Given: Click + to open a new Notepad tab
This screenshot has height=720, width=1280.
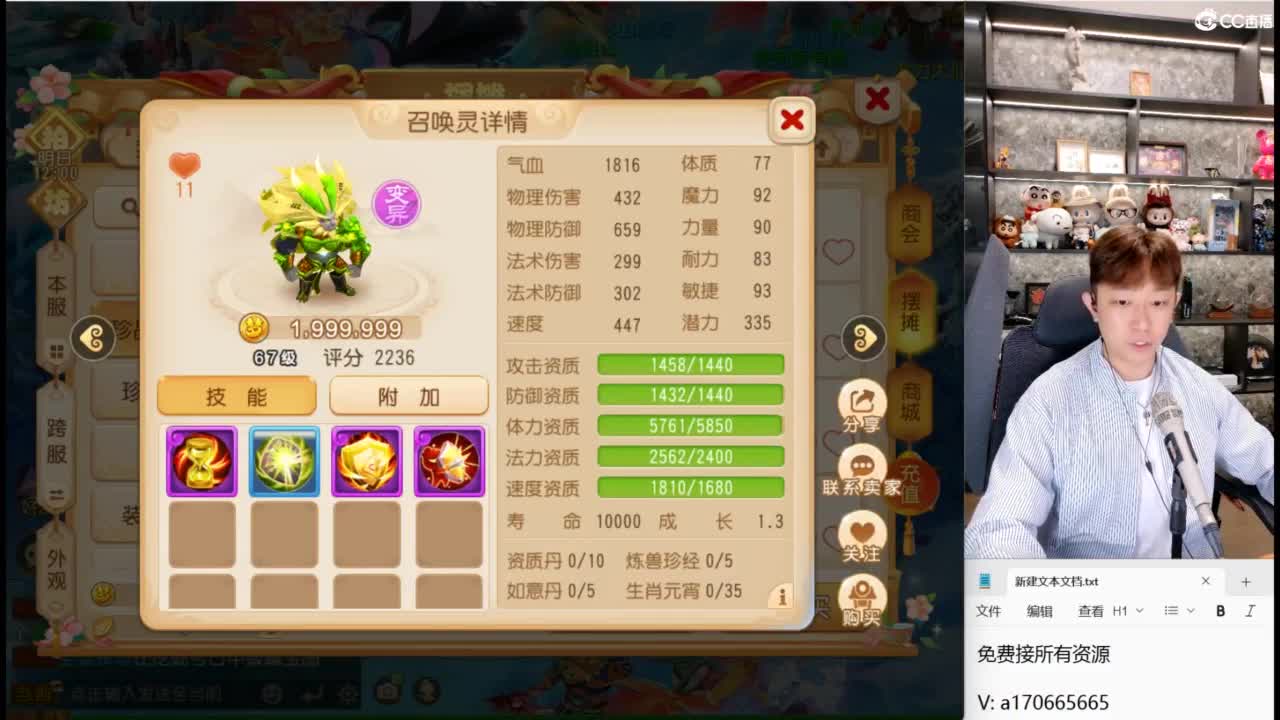Looking at the screenshot, I should (x=1246, y=581).
